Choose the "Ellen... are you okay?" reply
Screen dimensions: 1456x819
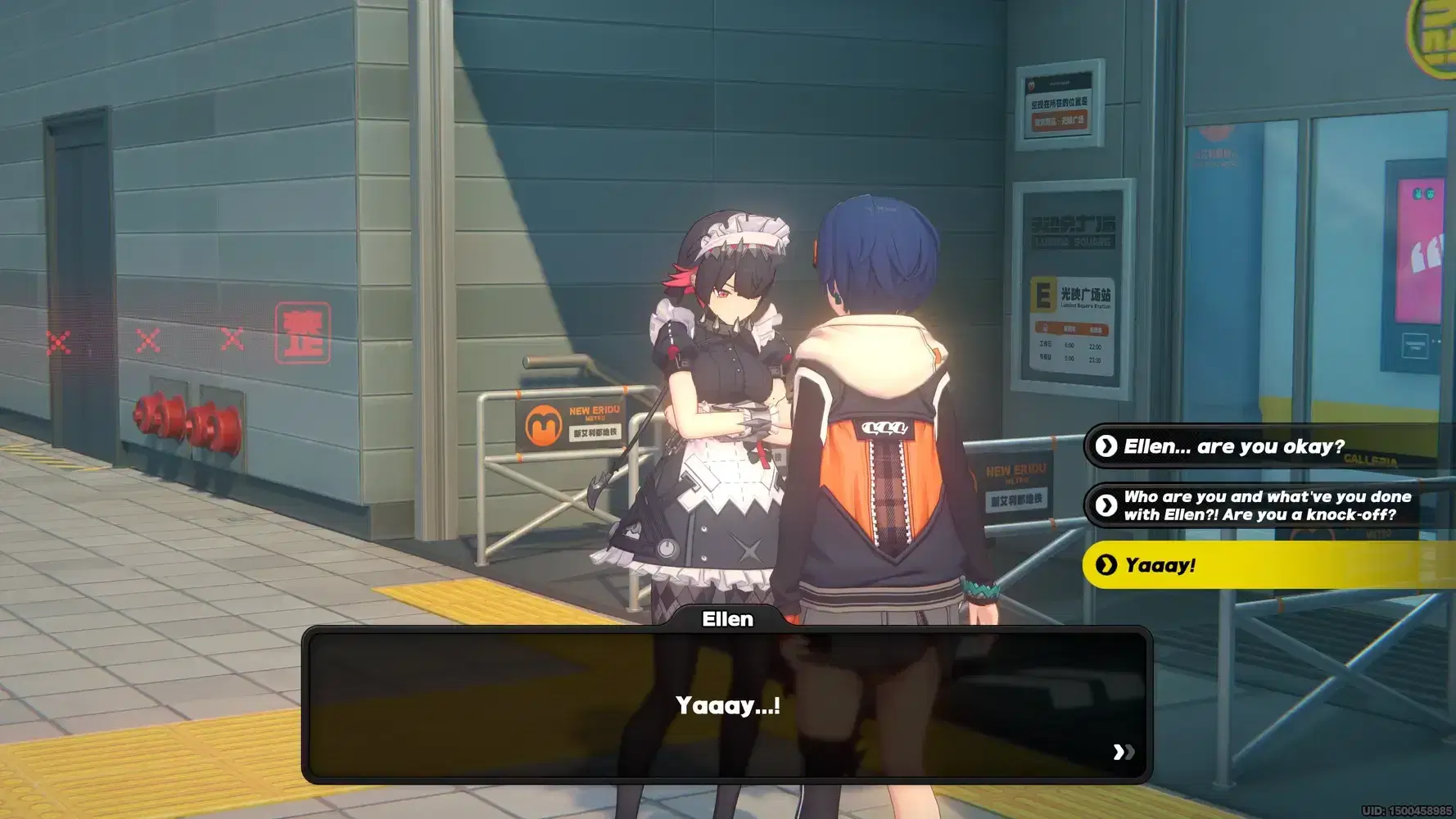1233,446
